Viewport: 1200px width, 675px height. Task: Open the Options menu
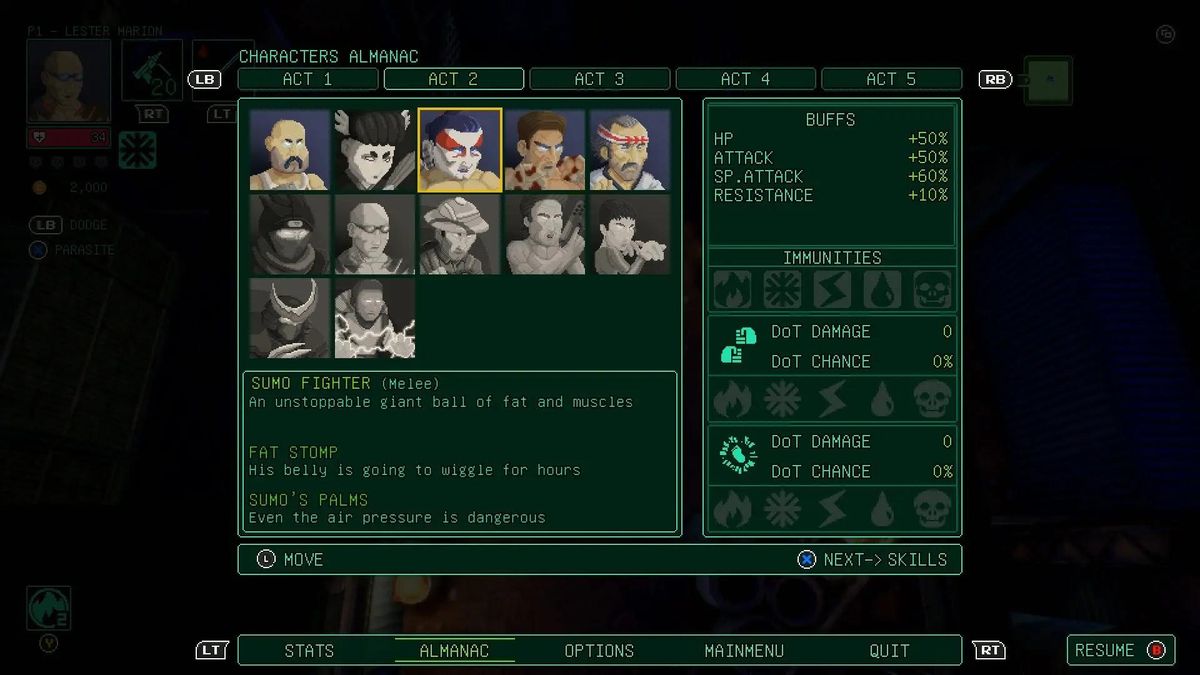click(x=599, y=650)
